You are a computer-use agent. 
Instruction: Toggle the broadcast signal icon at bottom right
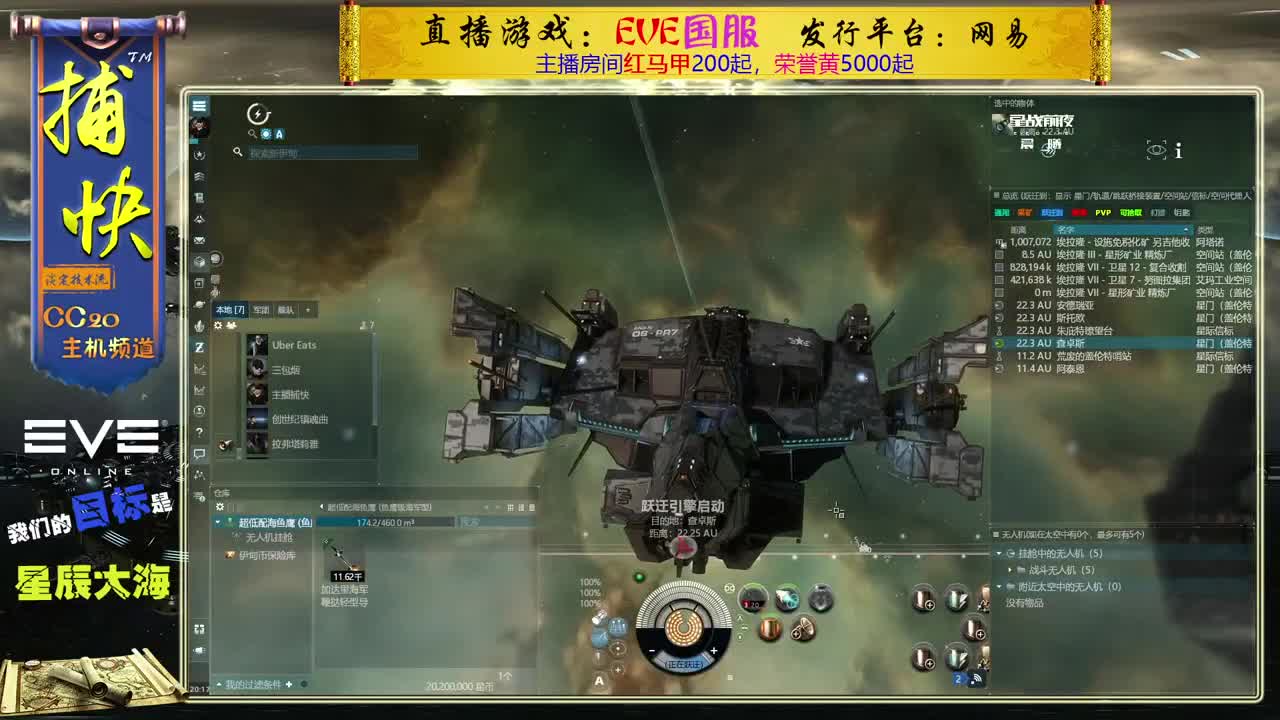977,677
